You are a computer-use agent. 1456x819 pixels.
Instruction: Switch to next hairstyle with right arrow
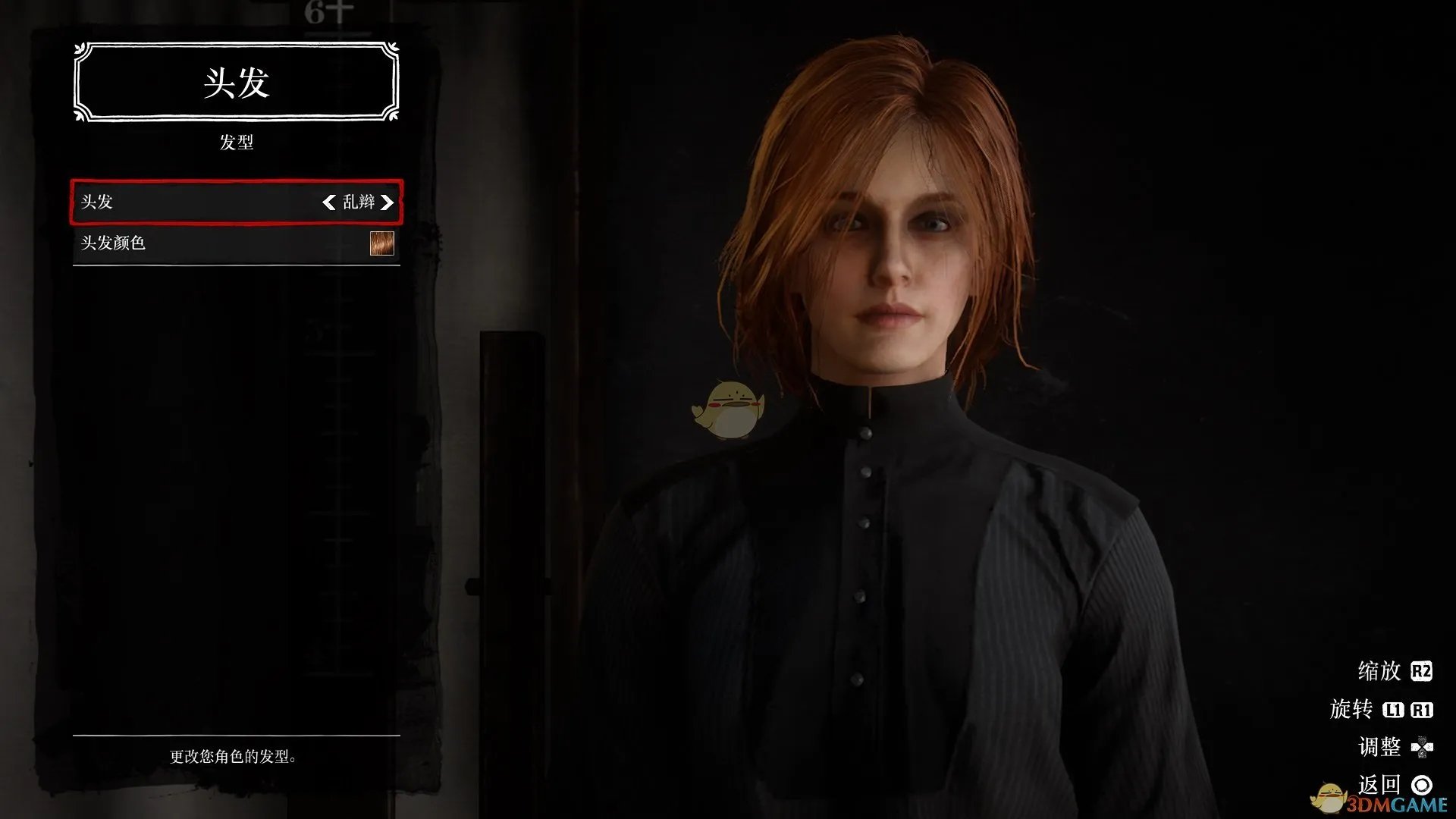coord(388,202)
